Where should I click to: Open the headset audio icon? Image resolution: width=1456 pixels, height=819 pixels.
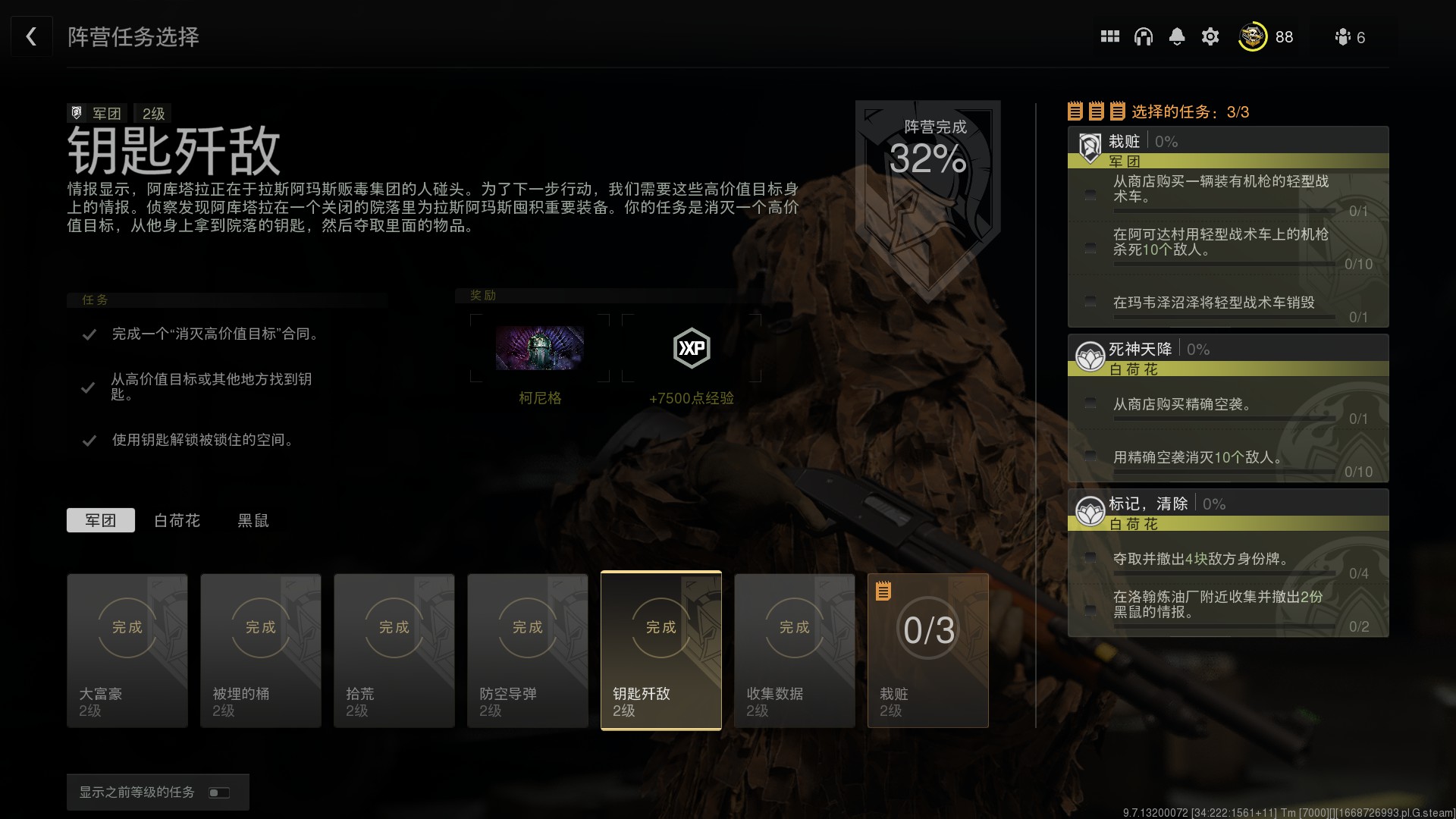click(x=1144, y=36)
